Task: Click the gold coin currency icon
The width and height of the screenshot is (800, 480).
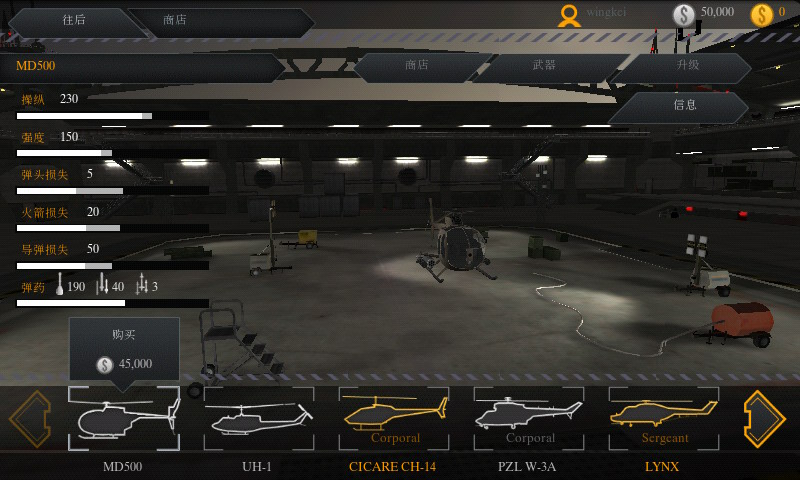Action: click(762, 14)
